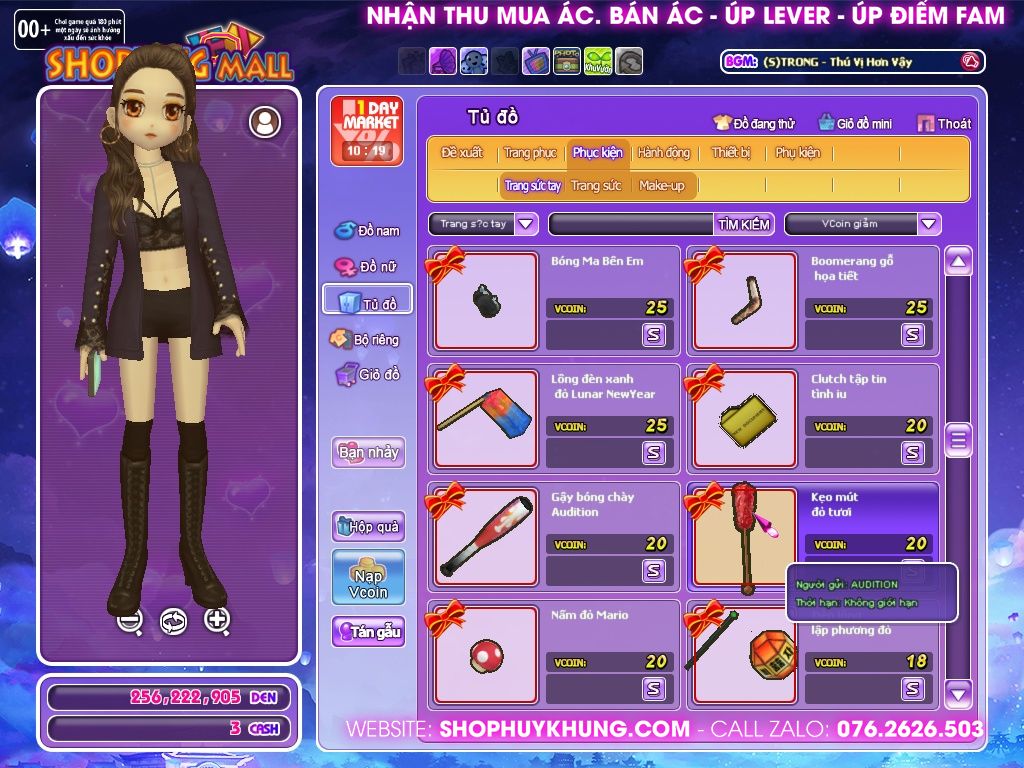Open the Hộp quà gift box
Screen dimensions: 1024x768
click(x=368, y=526)
